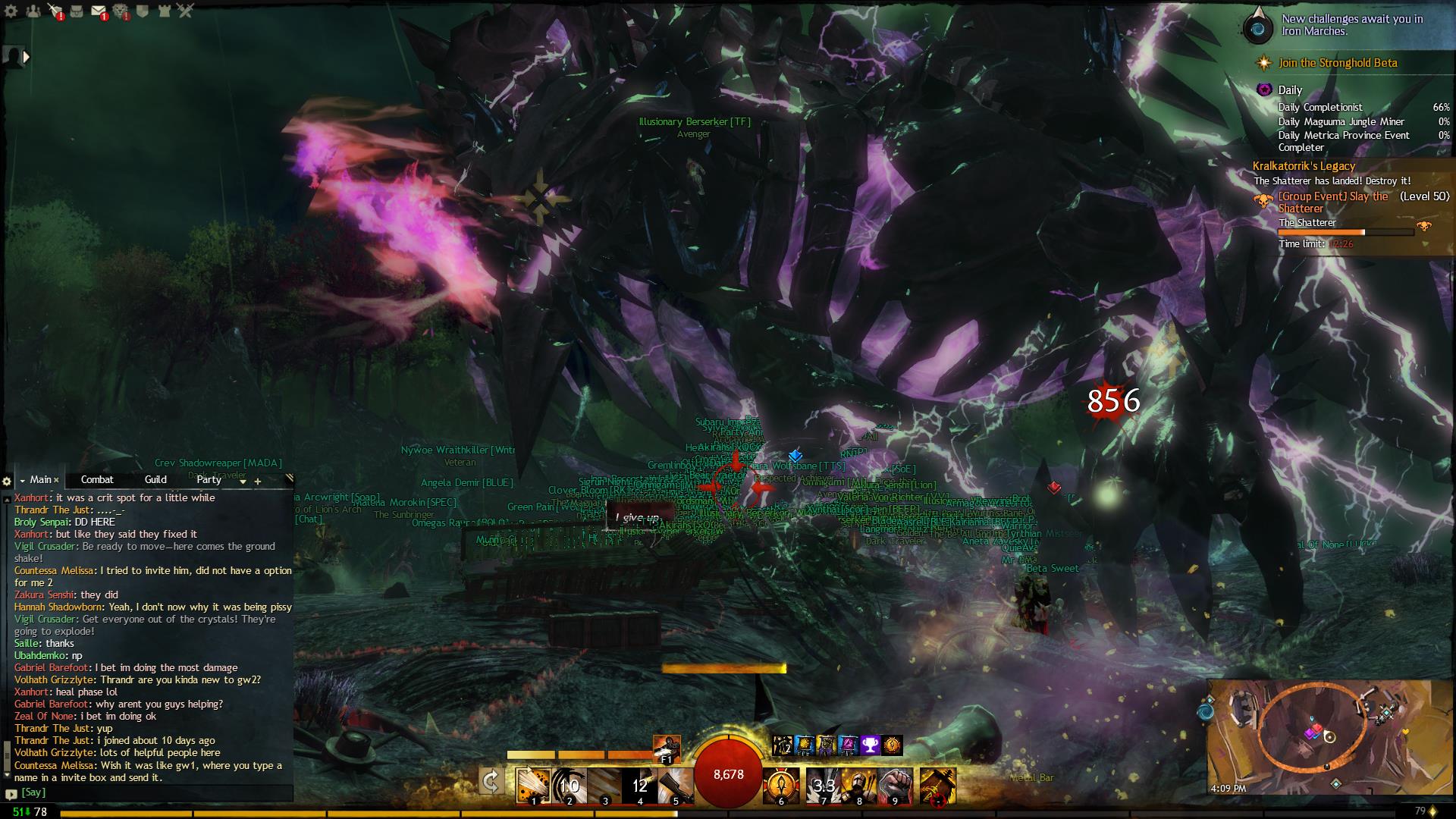This screenshot has width=1456, height=819.
Task: Swap weapons with the arrow button
Action: [491, 782]
